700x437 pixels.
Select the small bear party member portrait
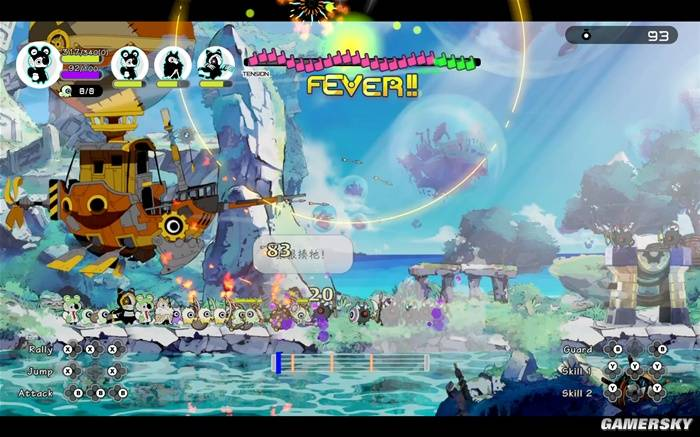point(129,63)
